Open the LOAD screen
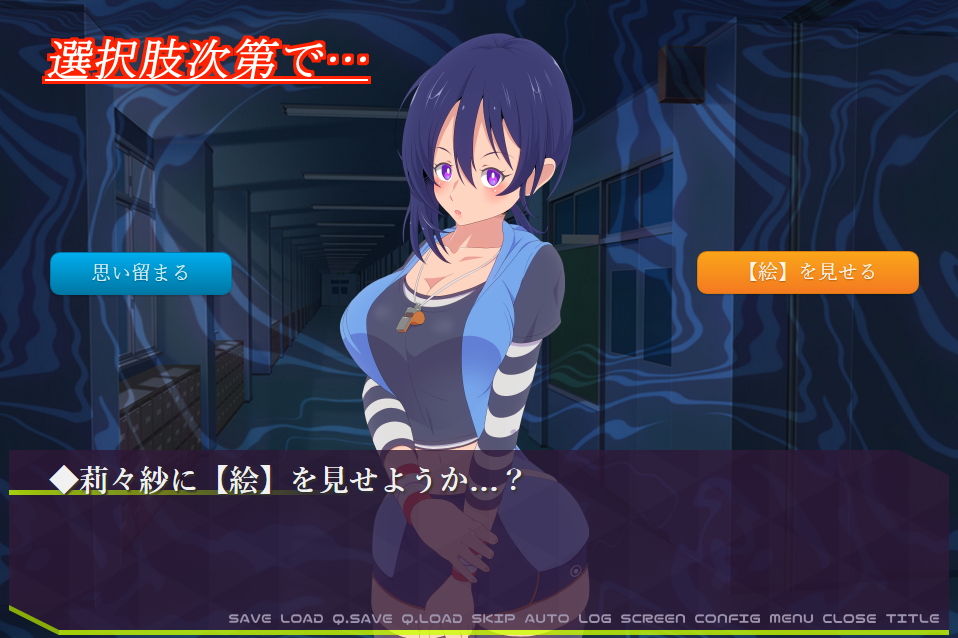 tap(302, 618)
